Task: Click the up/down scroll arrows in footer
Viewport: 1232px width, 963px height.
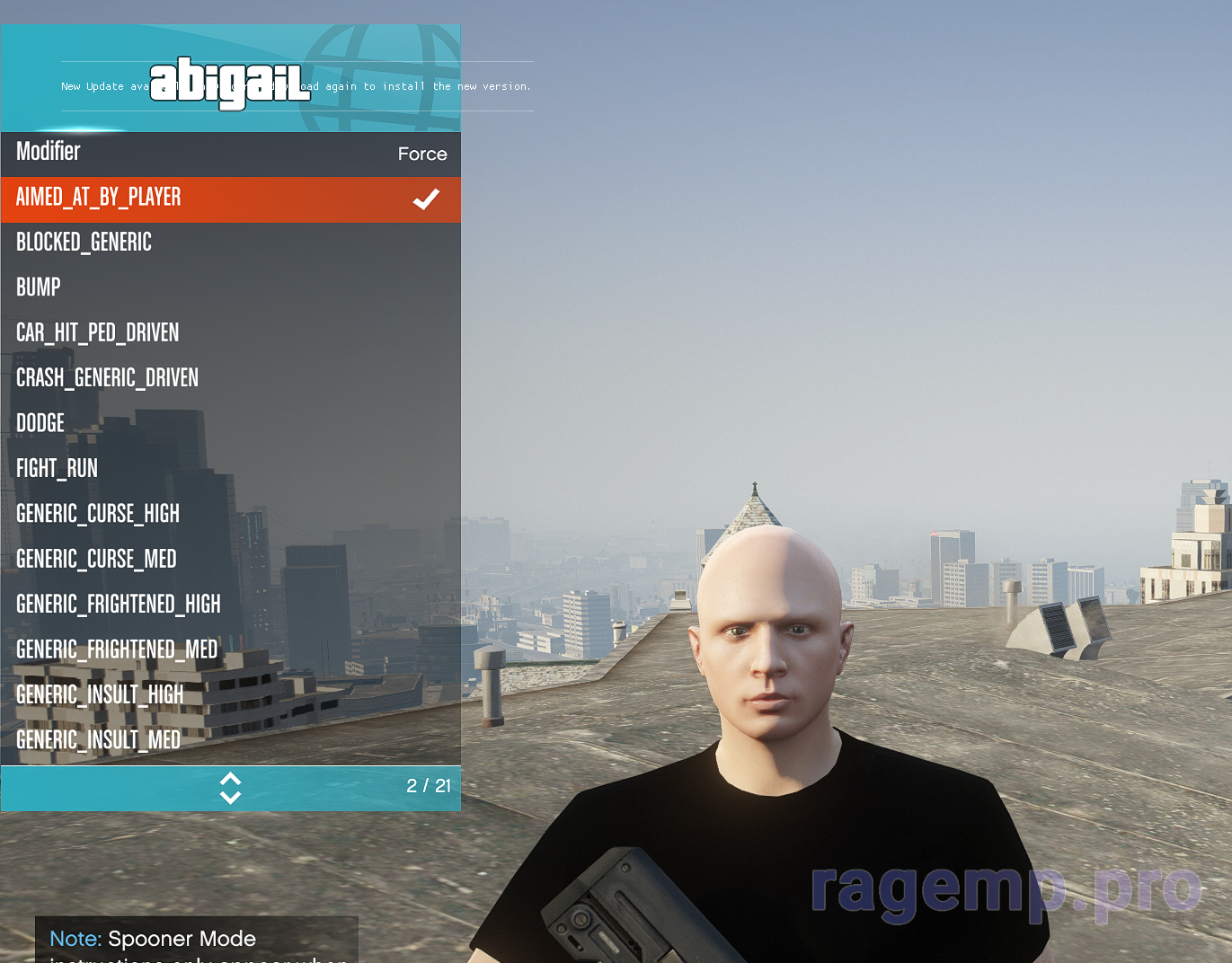Action: [230, 788]
